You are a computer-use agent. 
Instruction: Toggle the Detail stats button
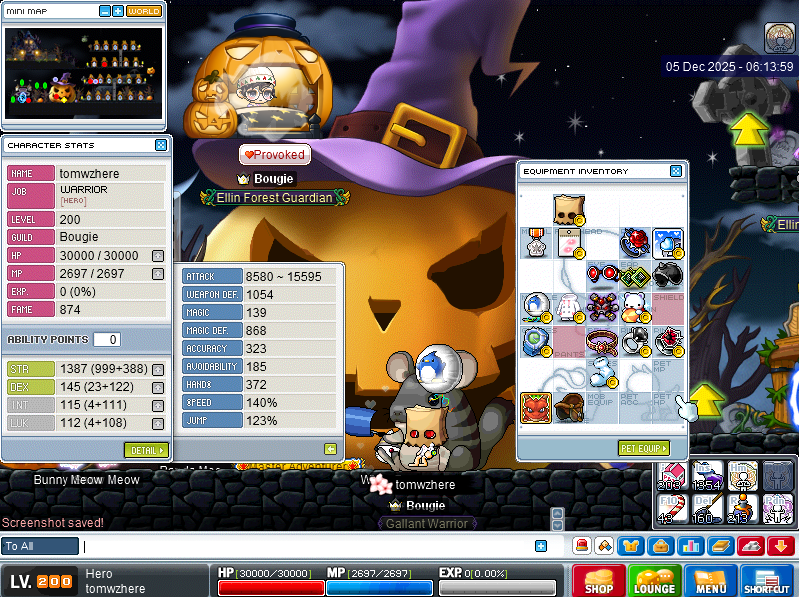(146, 450)
